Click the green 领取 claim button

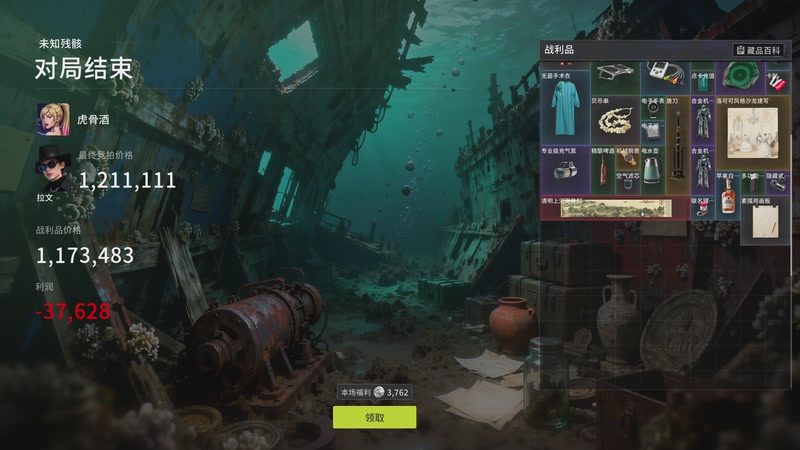[374, 417]
